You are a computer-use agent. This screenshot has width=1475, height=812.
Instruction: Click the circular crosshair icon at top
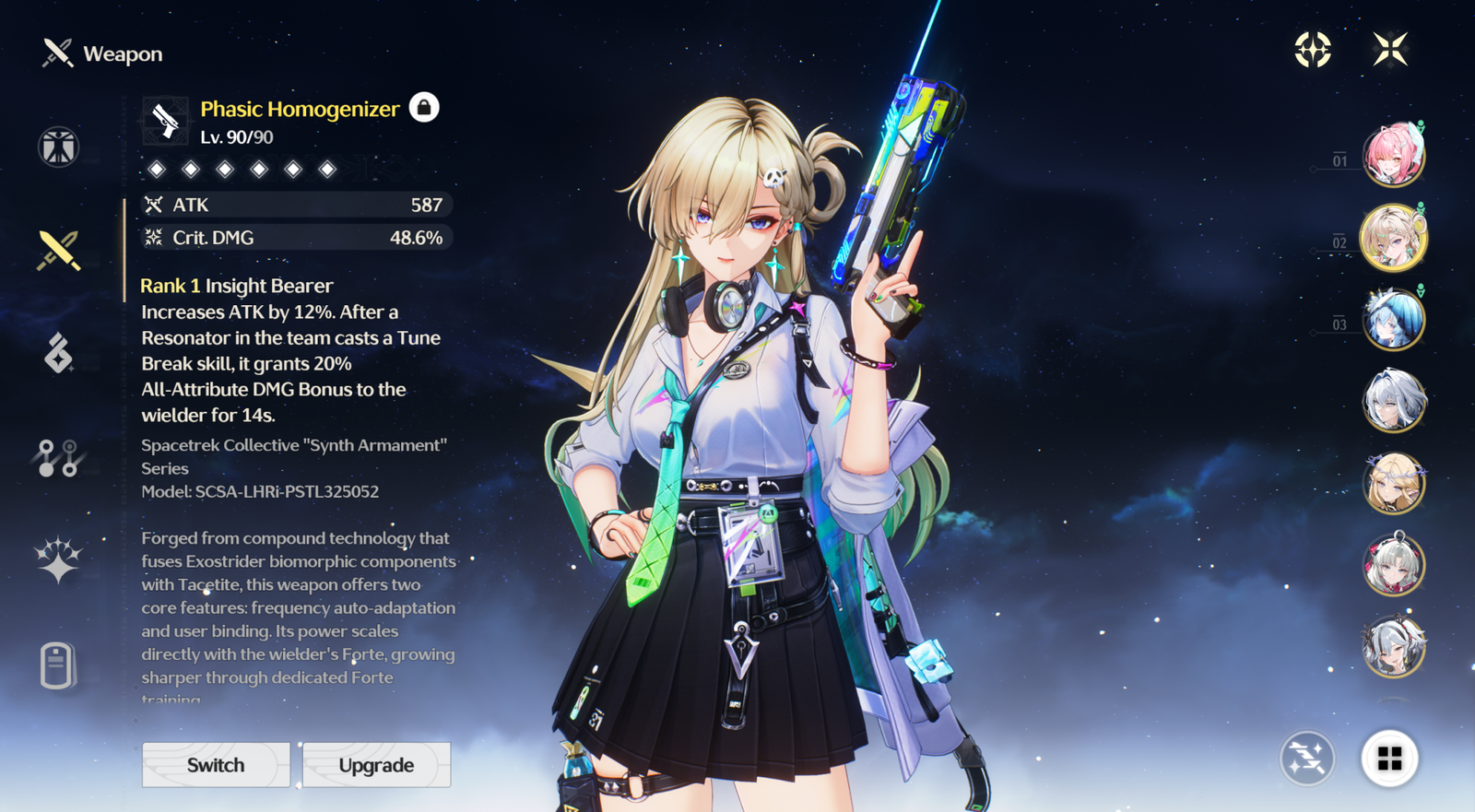[1313, 50]
